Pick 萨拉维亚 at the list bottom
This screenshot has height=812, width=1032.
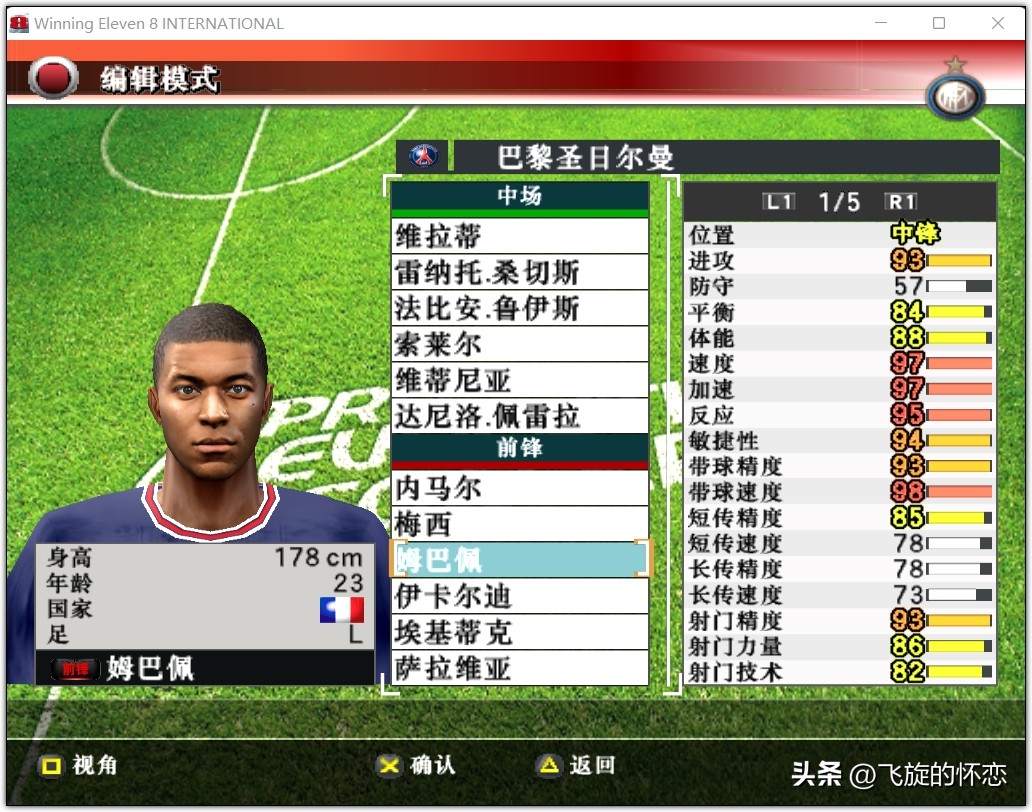click(519, 668)
